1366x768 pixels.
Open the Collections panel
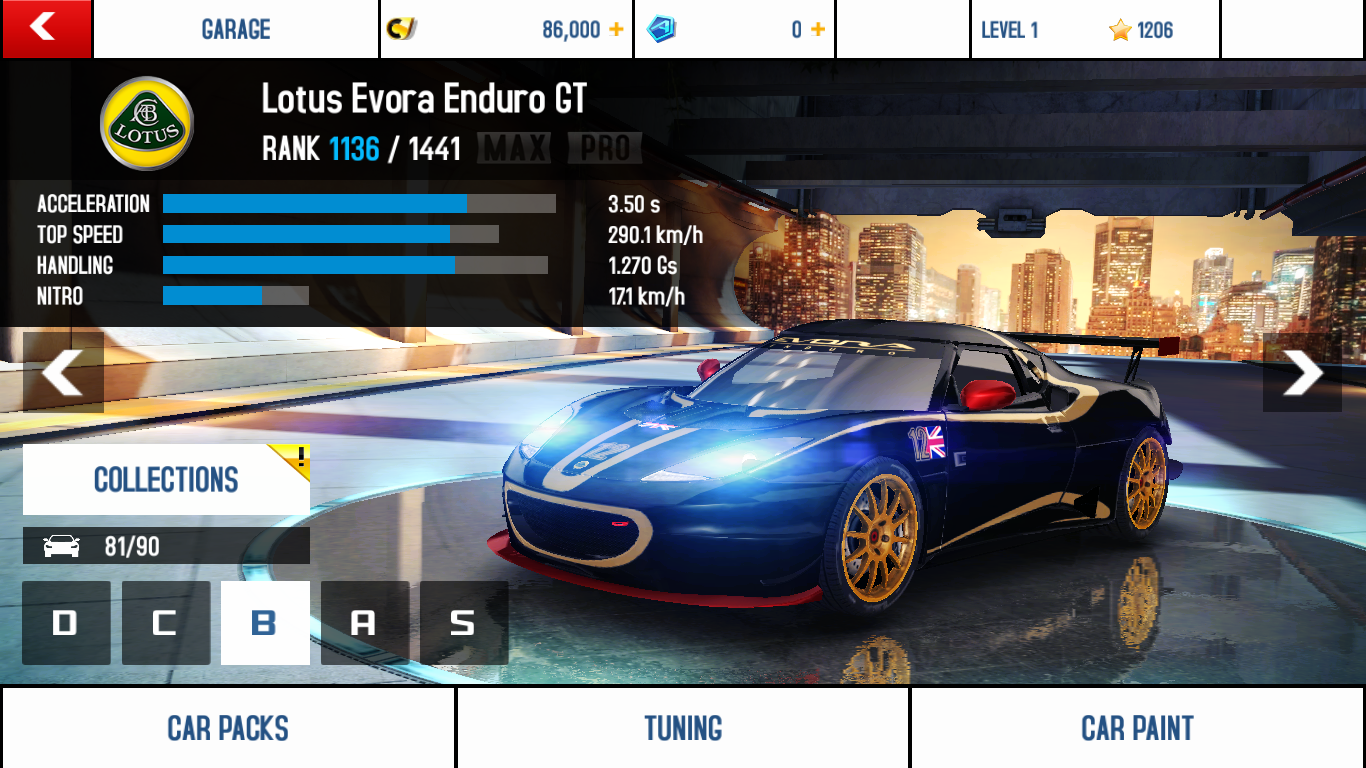(166, 480)
